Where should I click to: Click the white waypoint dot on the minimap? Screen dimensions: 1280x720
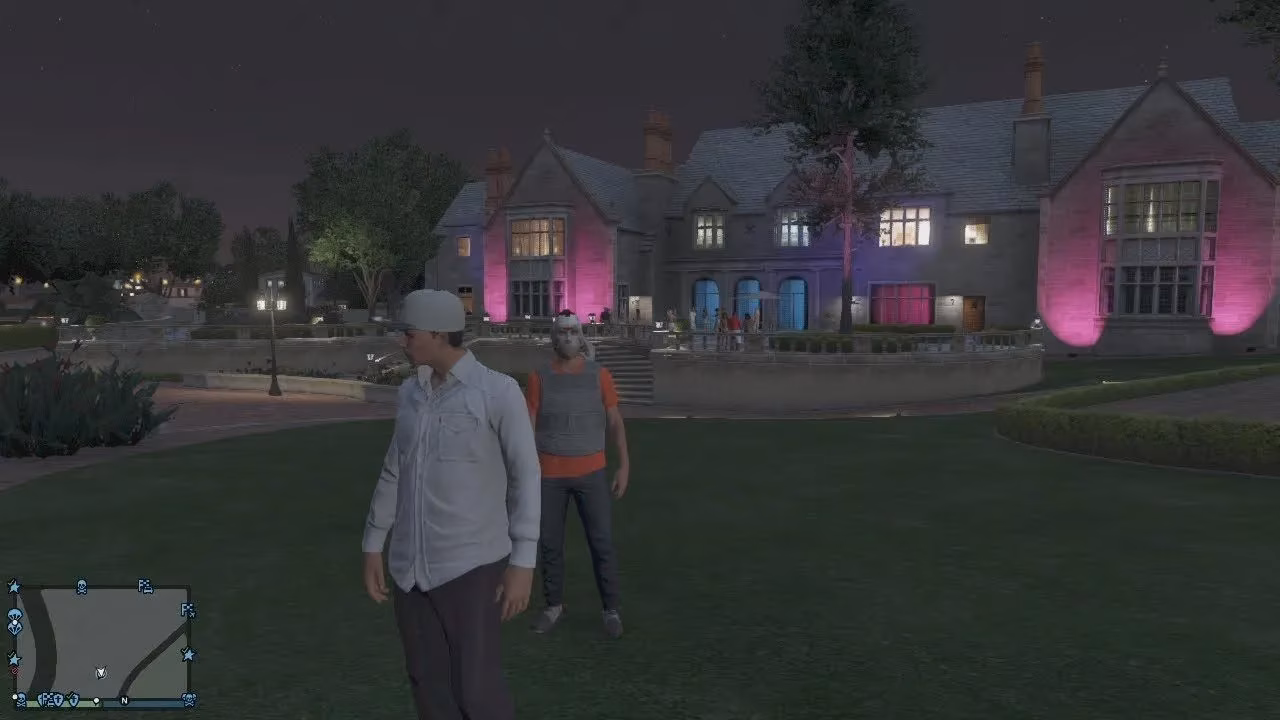[x=96, y=700]
